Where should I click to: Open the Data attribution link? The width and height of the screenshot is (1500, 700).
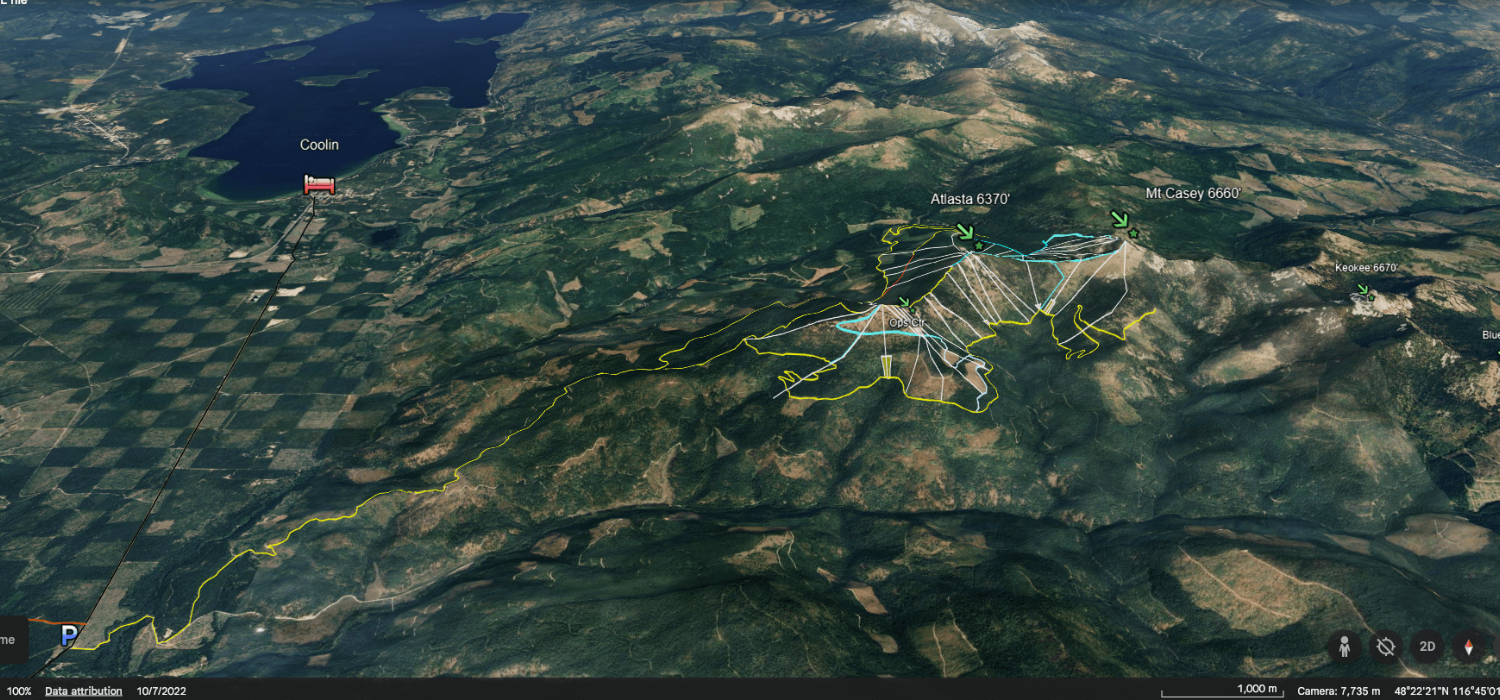84,691
